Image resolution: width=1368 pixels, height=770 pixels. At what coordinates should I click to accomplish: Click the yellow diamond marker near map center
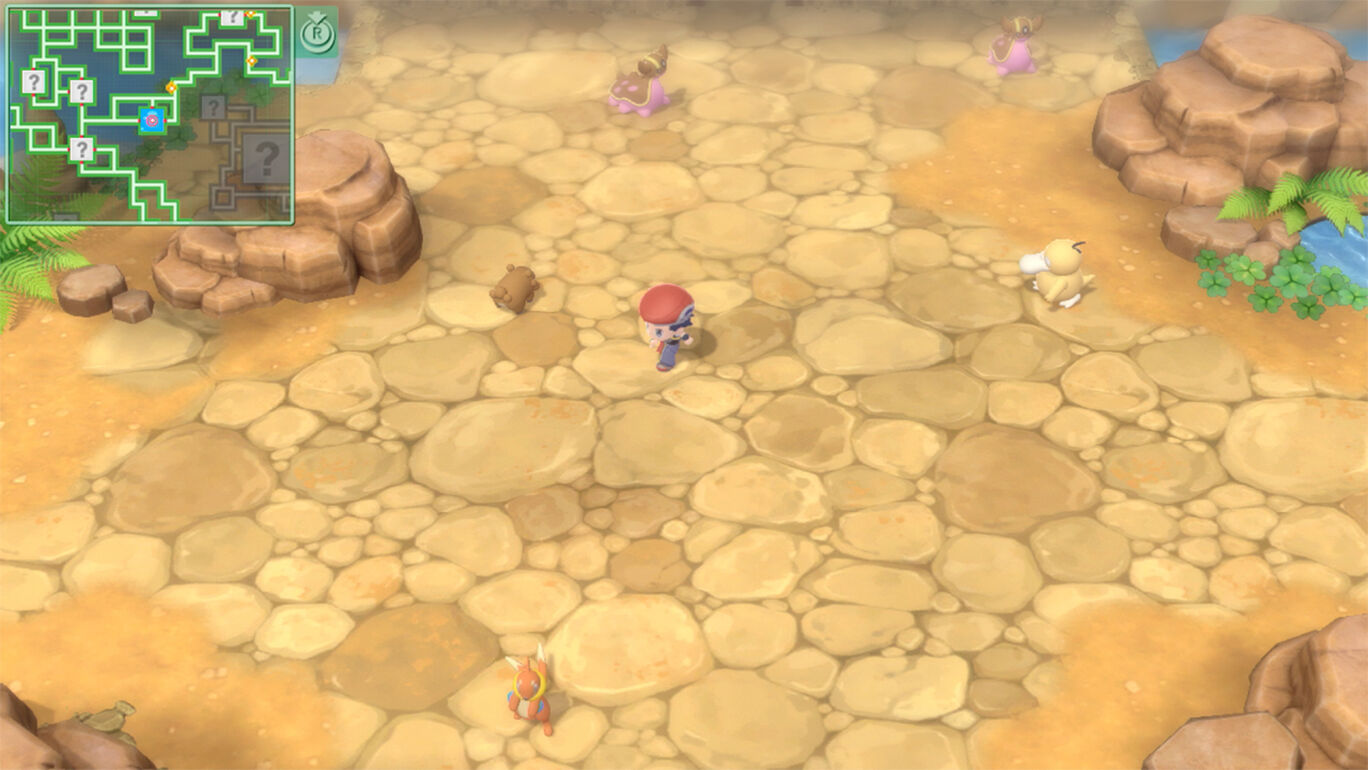coord(171,88)
